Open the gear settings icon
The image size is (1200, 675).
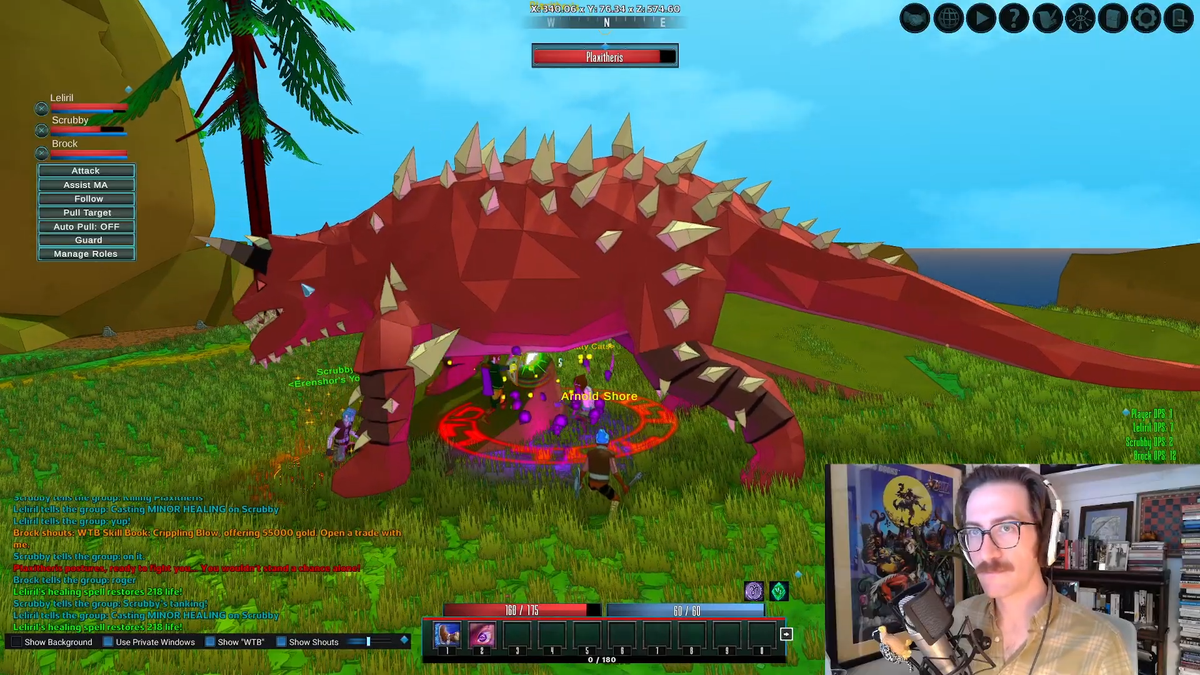point(1146,18)
